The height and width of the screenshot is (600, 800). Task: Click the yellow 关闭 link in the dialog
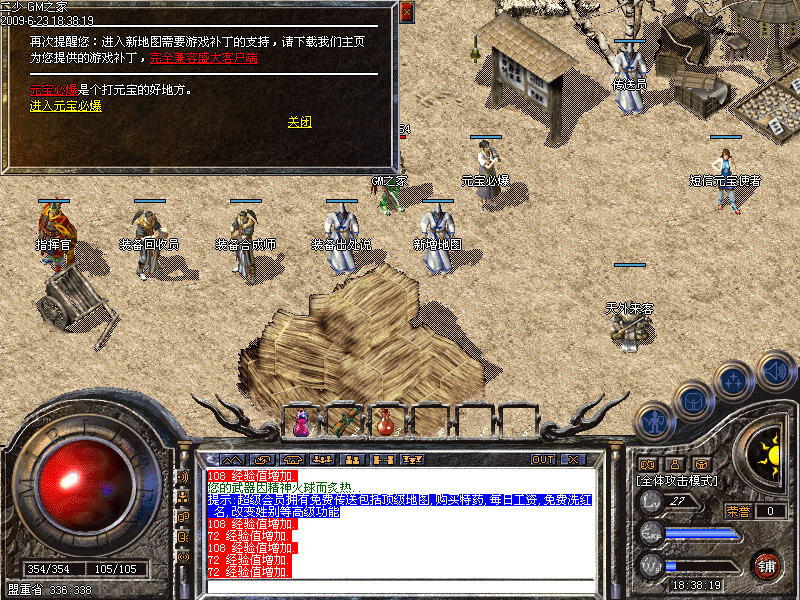[300, 122]
